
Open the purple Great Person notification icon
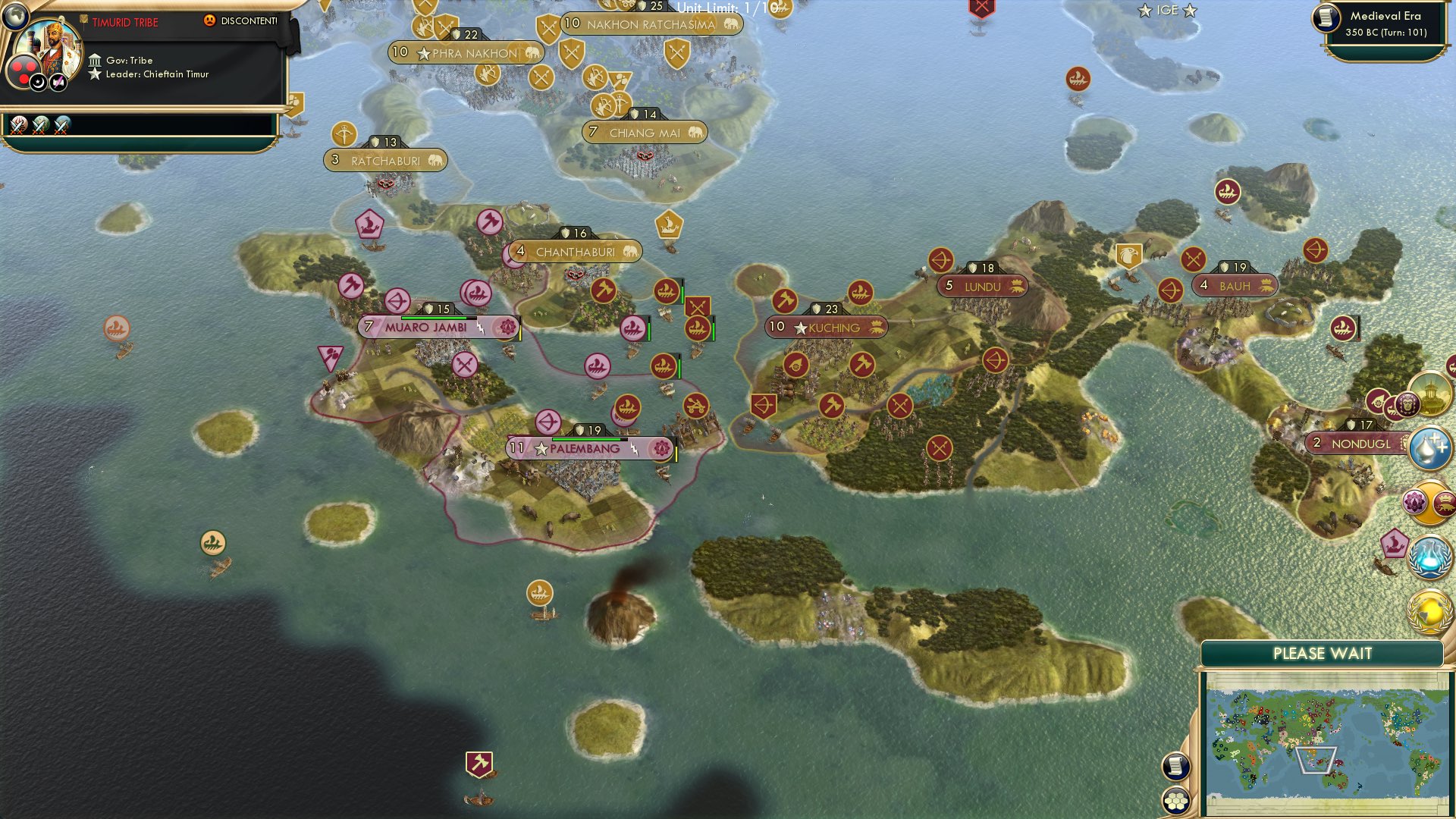click(1407, 403)
